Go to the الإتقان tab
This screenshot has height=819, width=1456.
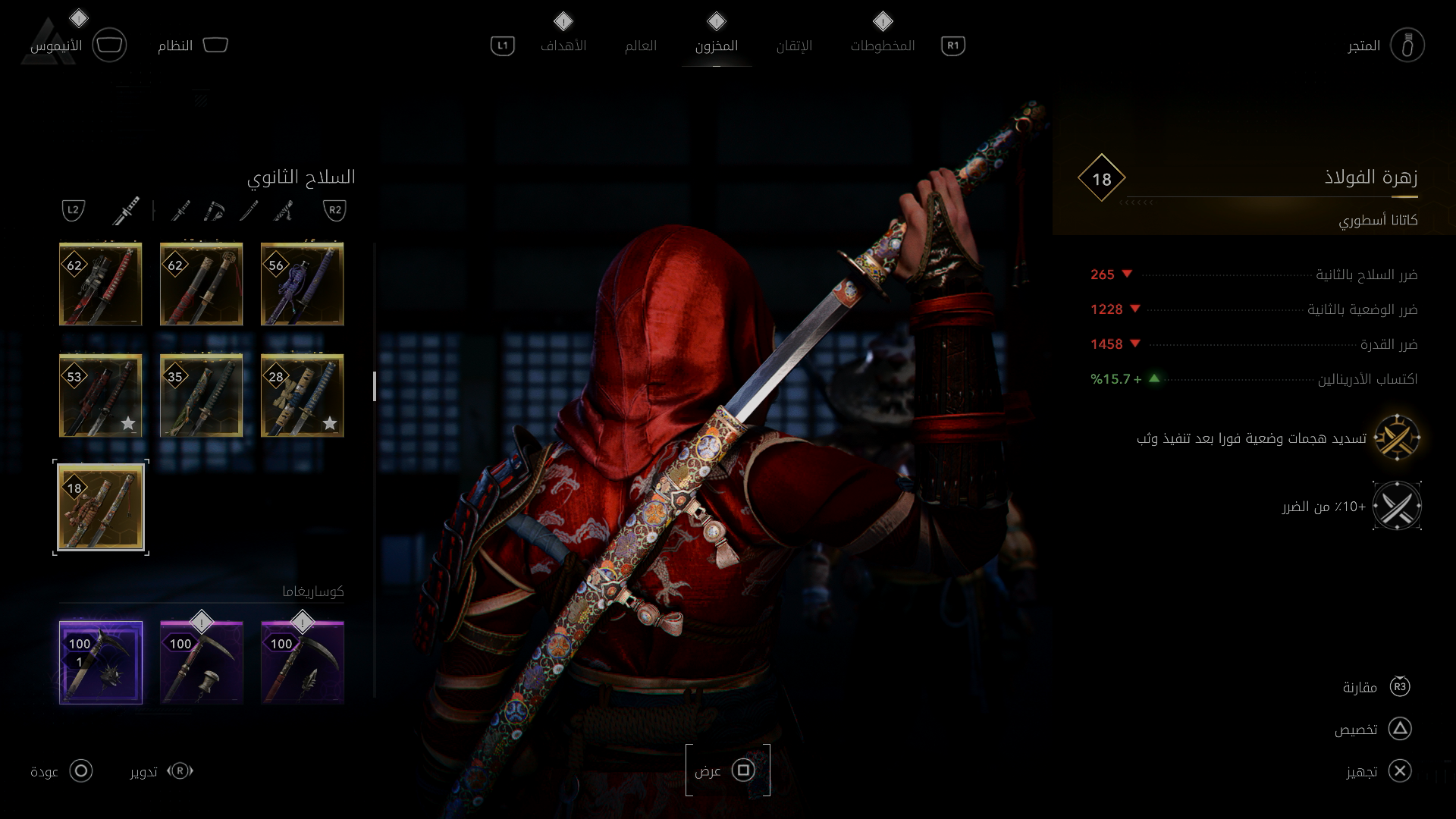pos(794,45)
